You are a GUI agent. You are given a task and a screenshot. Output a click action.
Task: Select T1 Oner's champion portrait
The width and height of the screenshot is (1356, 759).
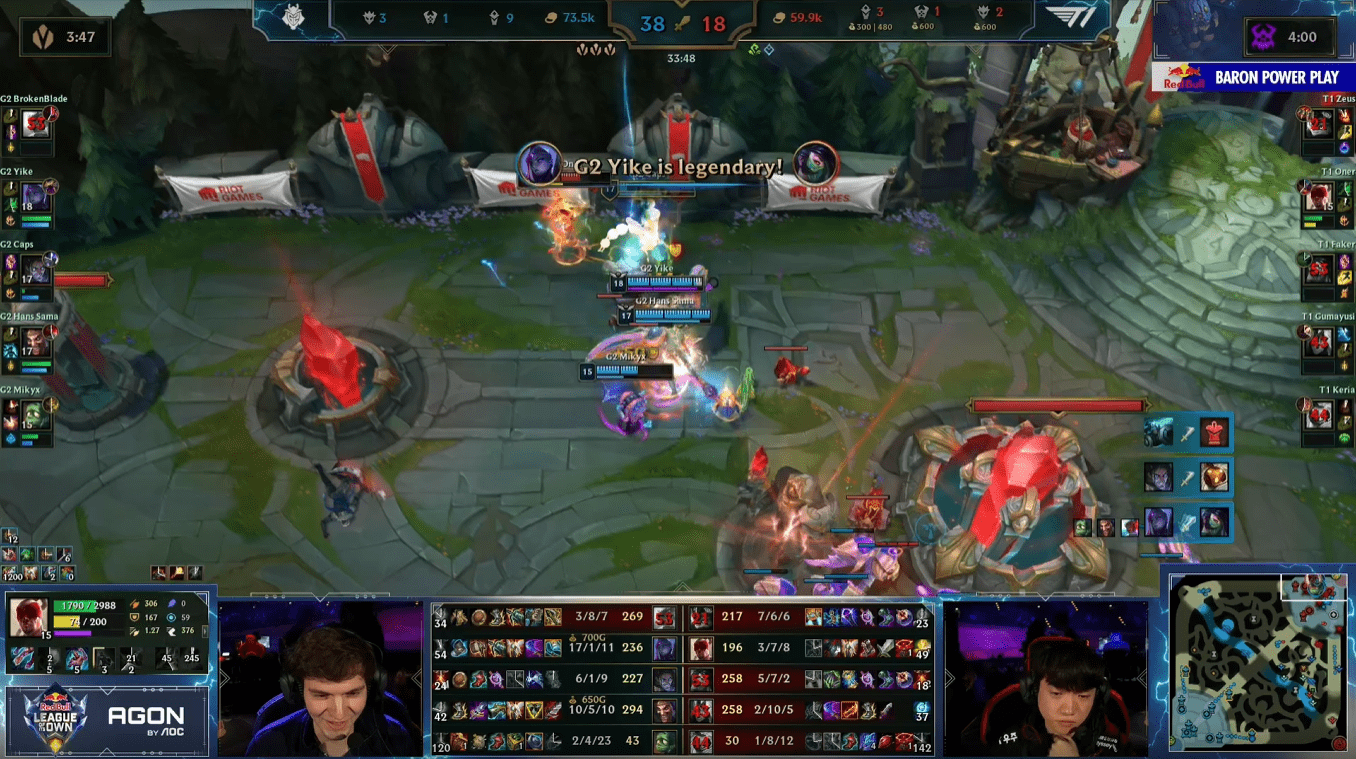point(1319,197)
